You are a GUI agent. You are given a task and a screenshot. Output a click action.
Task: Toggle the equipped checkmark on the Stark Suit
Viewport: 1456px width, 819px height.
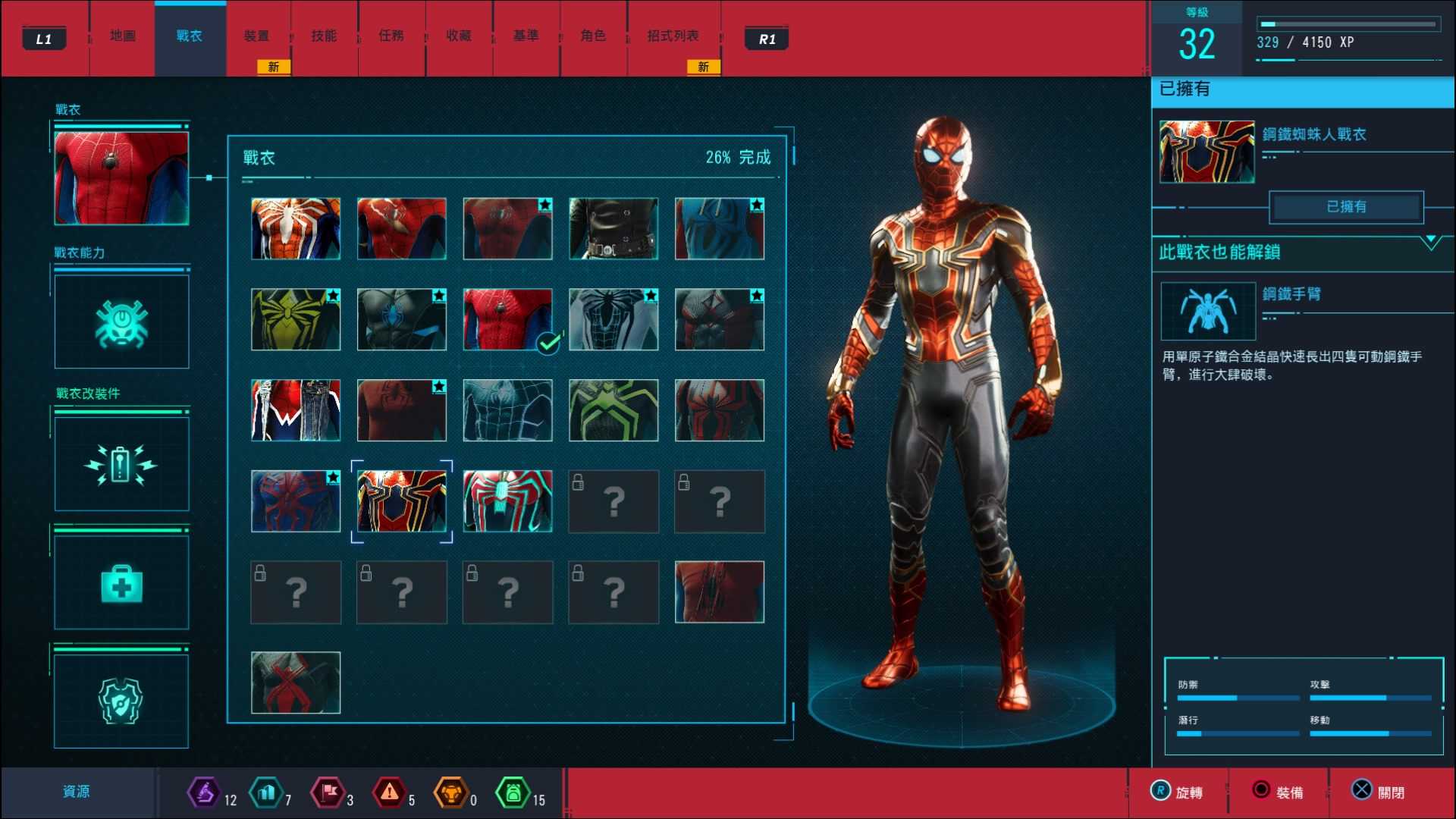(548, 343)
